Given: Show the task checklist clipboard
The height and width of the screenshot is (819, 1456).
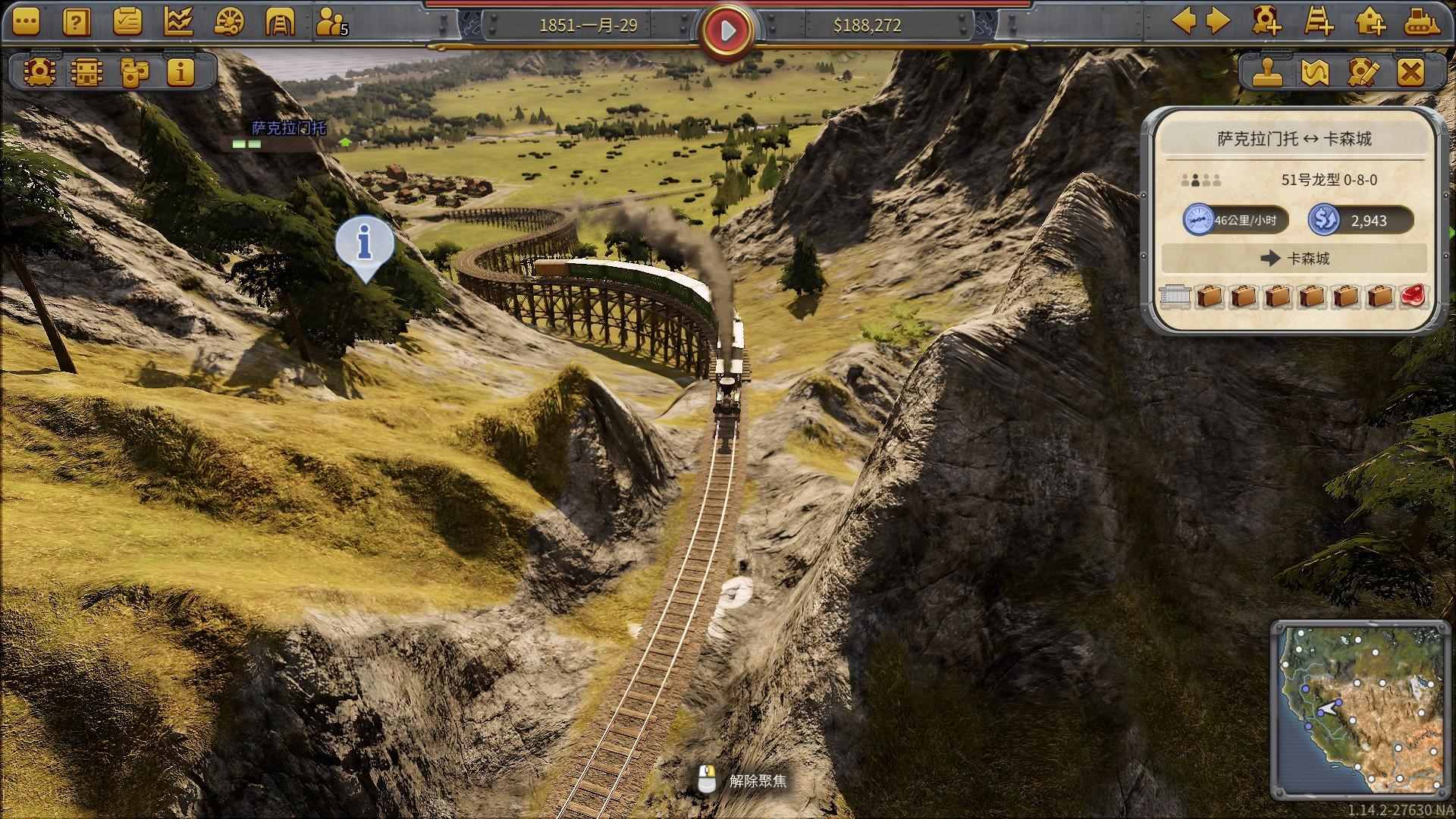Looking at the screenshot, I should tap(127, 23).
